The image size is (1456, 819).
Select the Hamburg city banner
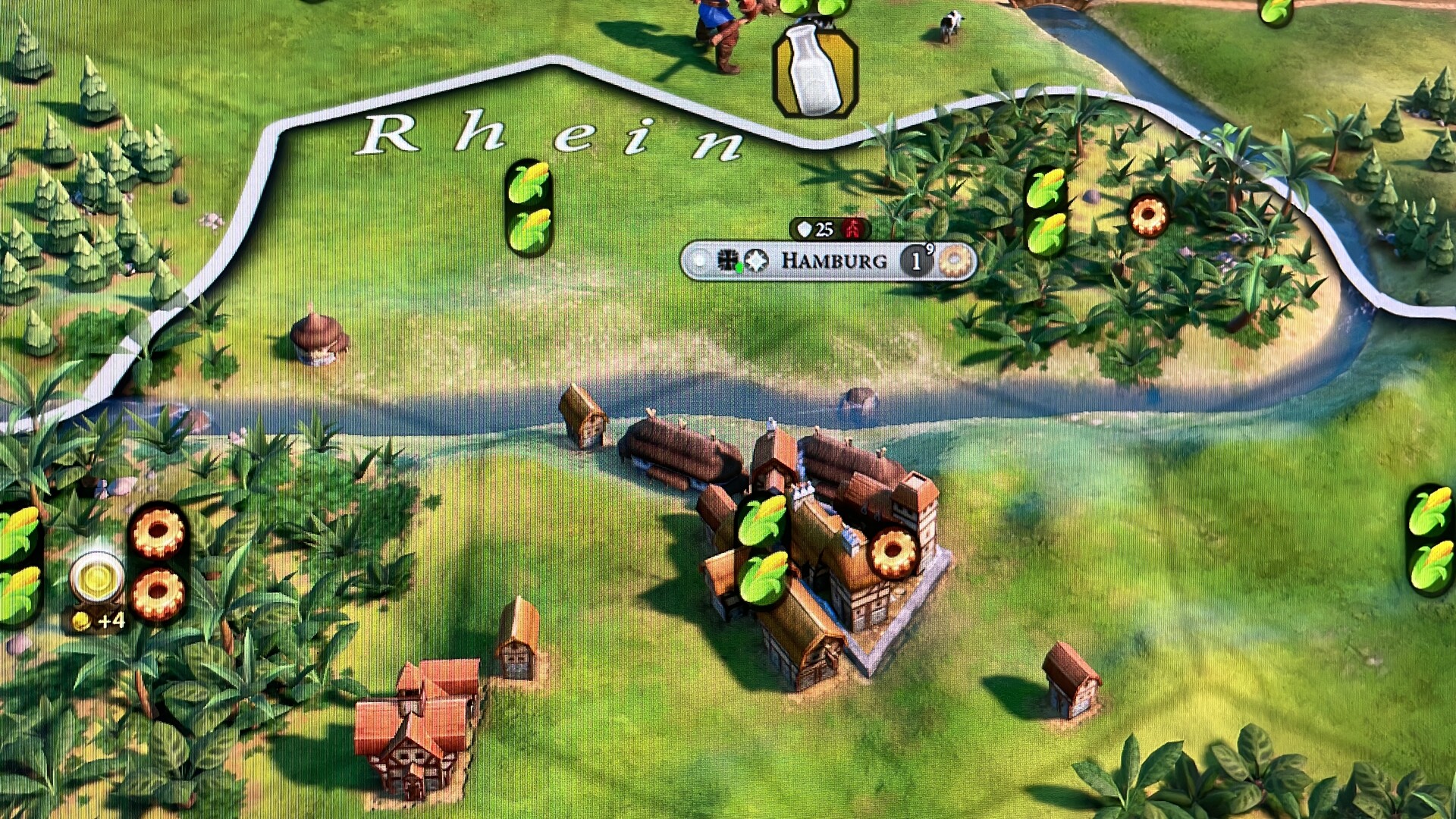(833, 261)
